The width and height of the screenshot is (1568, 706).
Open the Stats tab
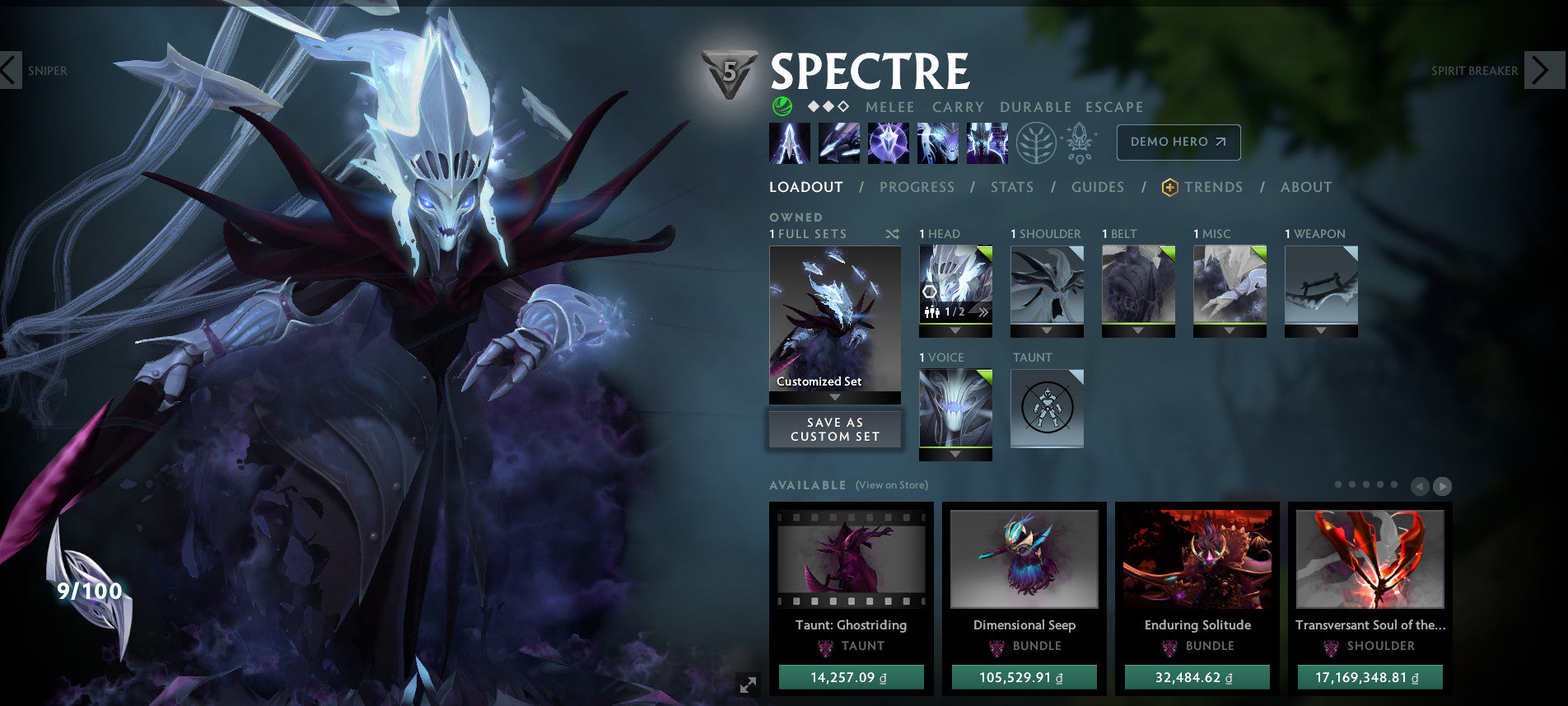click(1012, 187)
